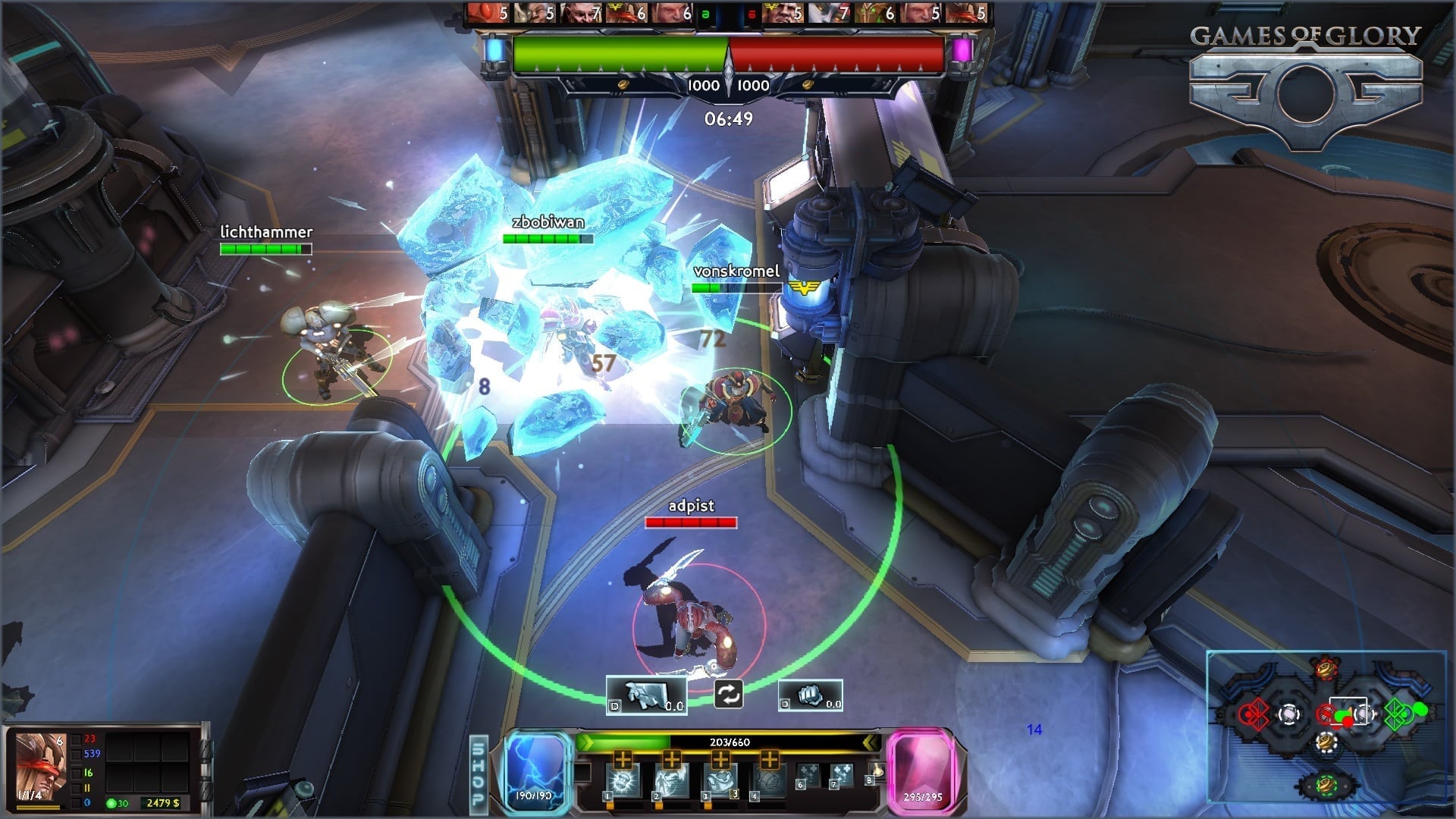Click your hero portrait with red visor
The image size is (1456, 819).
pyautogui.click(x=41, y=766)
